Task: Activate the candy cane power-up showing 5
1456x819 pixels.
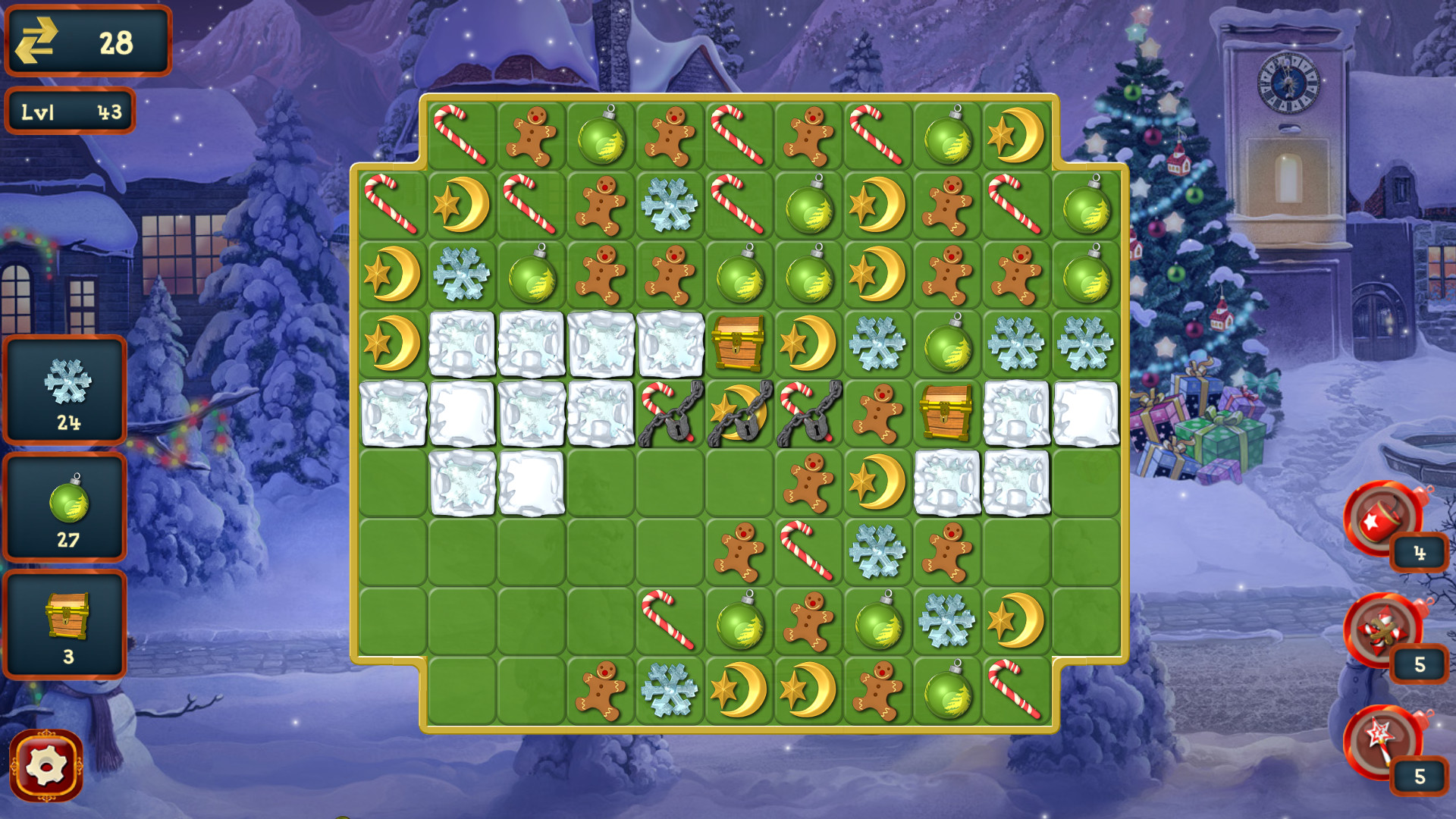Action: pos(1384,633)
